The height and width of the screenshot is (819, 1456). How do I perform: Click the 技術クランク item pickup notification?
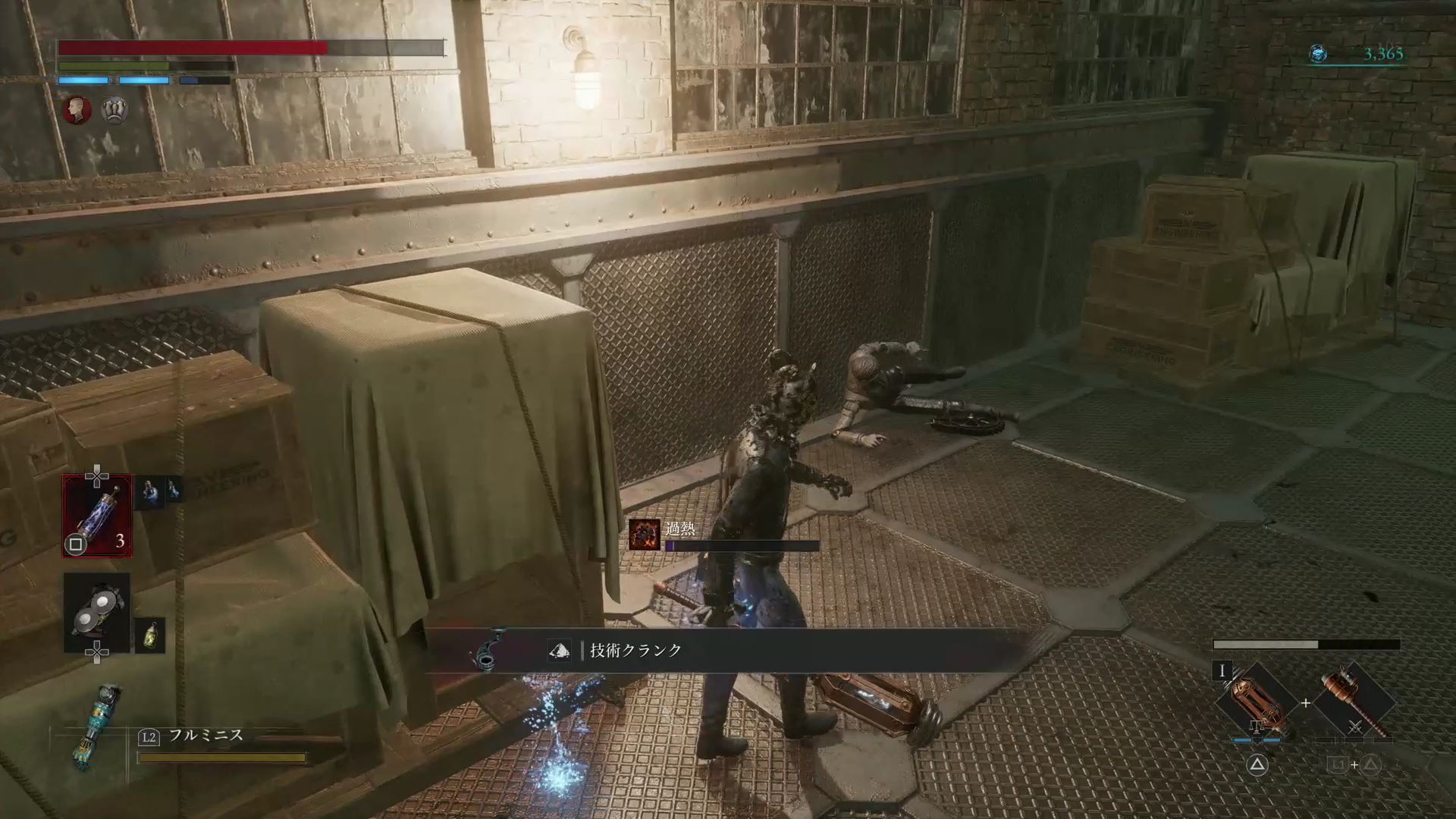point(635,651)
